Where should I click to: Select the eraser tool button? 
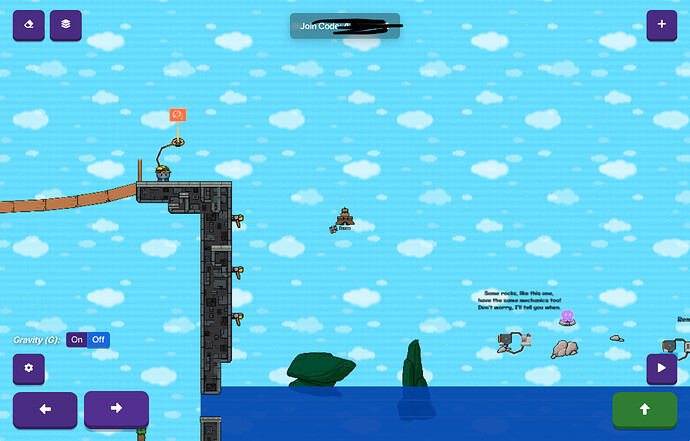tap(28, 25)
